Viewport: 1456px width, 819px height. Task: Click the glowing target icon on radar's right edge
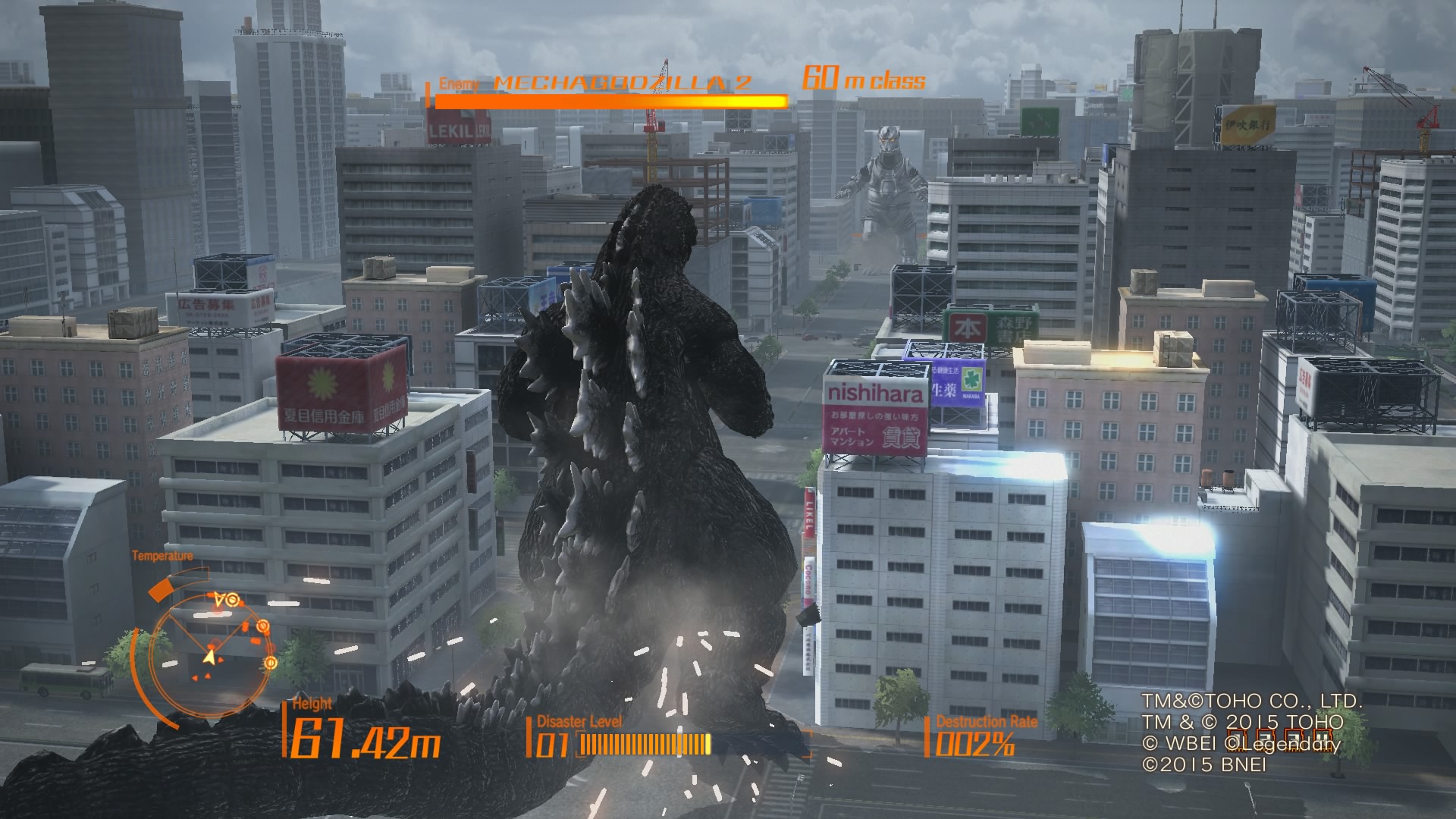click(x=271, y=662)
